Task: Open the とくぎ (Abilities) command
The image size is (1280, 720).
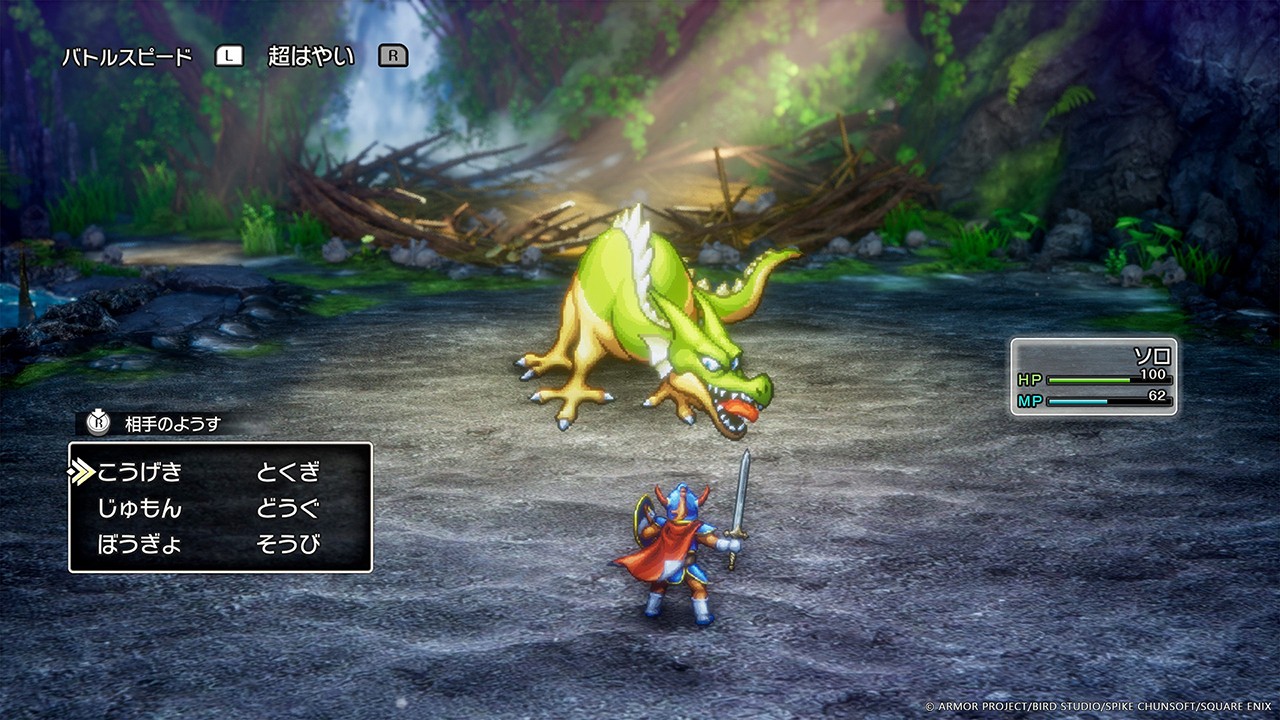Action: pos(288,471)
